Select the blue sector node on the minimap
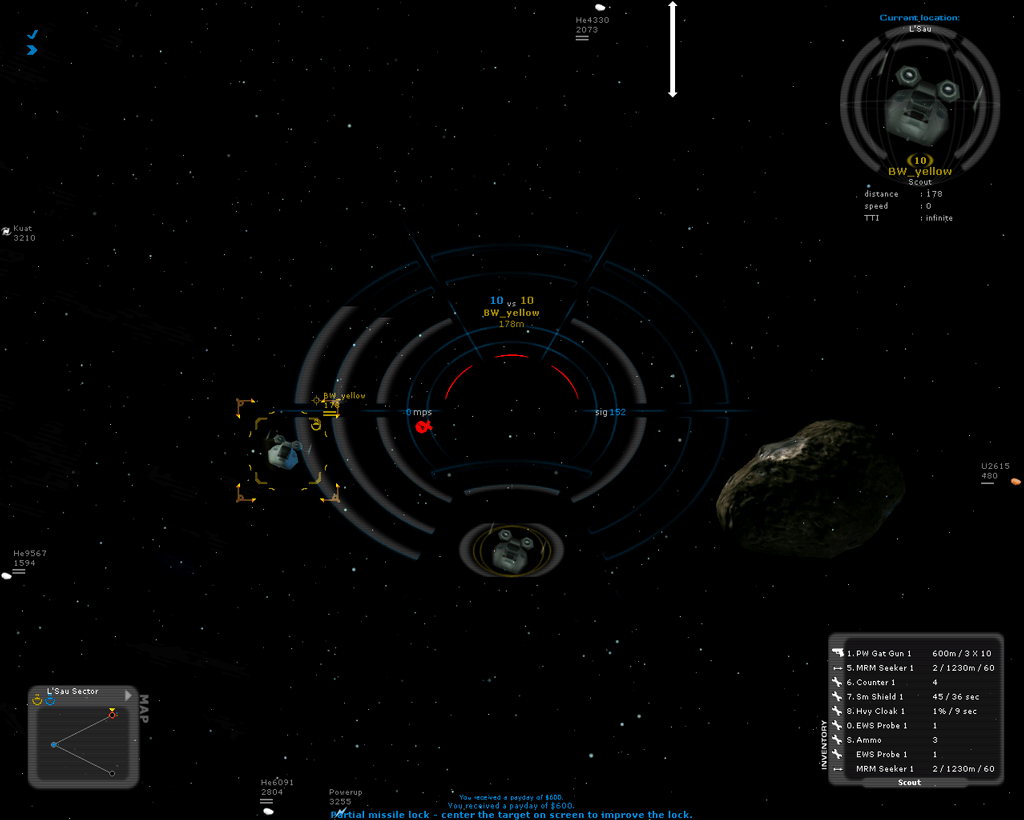Viewport: 1024px width, 820px height. (x=53, y=744)
